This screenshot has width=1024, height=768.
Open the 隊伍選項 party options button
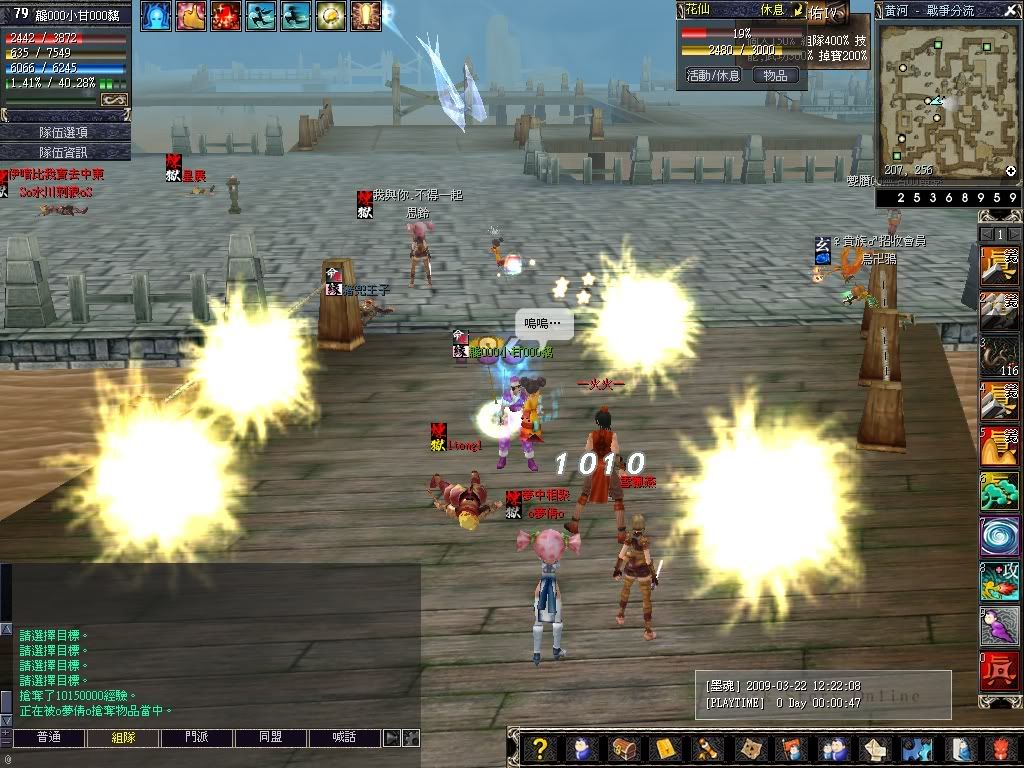click(65, 132)
